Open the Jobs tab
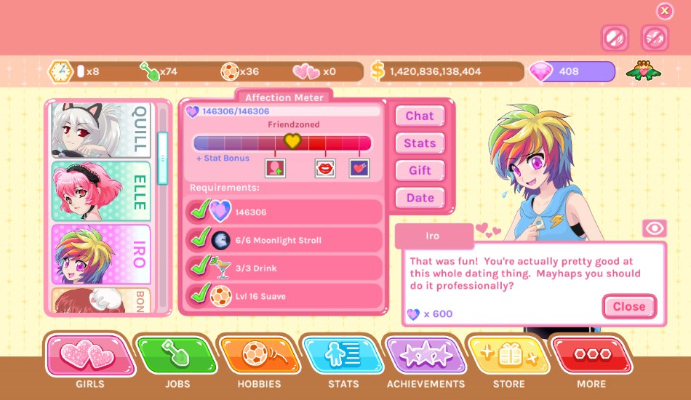 tap(176, 356)
